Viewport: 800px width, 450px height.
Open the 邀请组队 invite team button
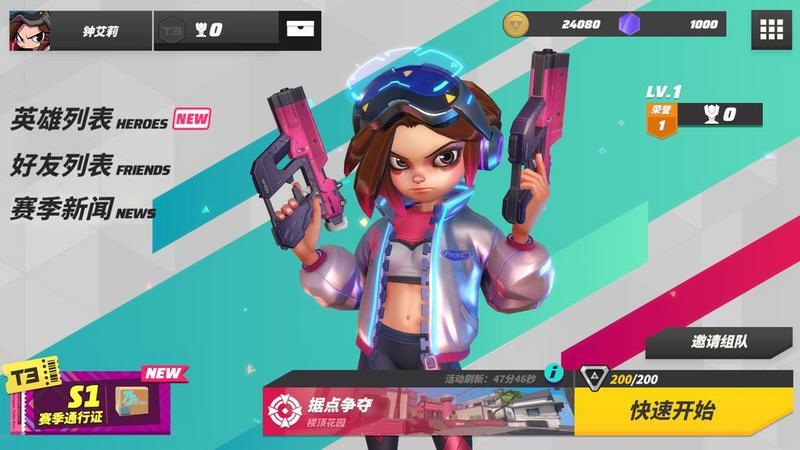(x=720, y=341)
